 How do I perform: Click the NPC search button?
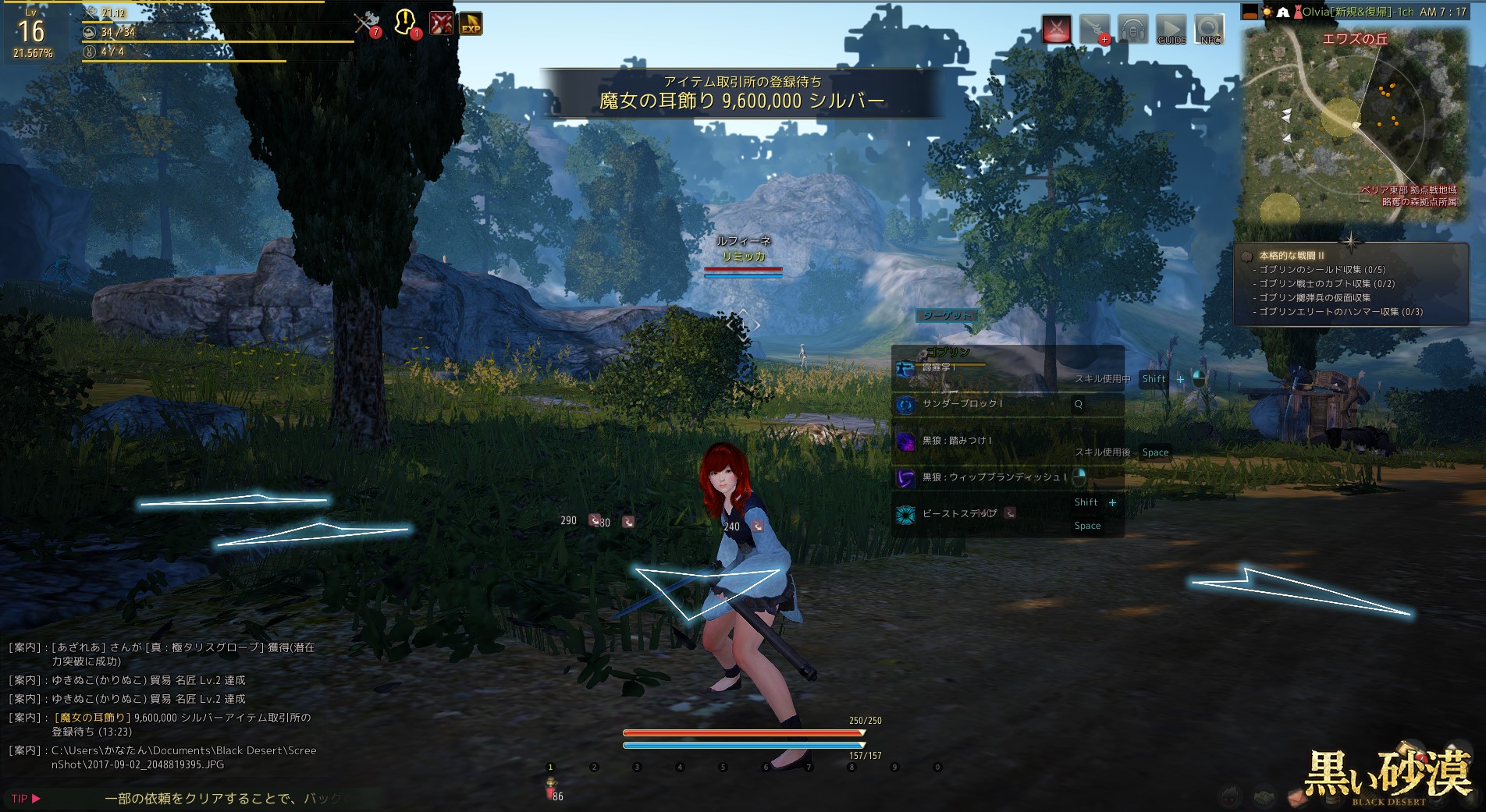(x=1210, y=30)
